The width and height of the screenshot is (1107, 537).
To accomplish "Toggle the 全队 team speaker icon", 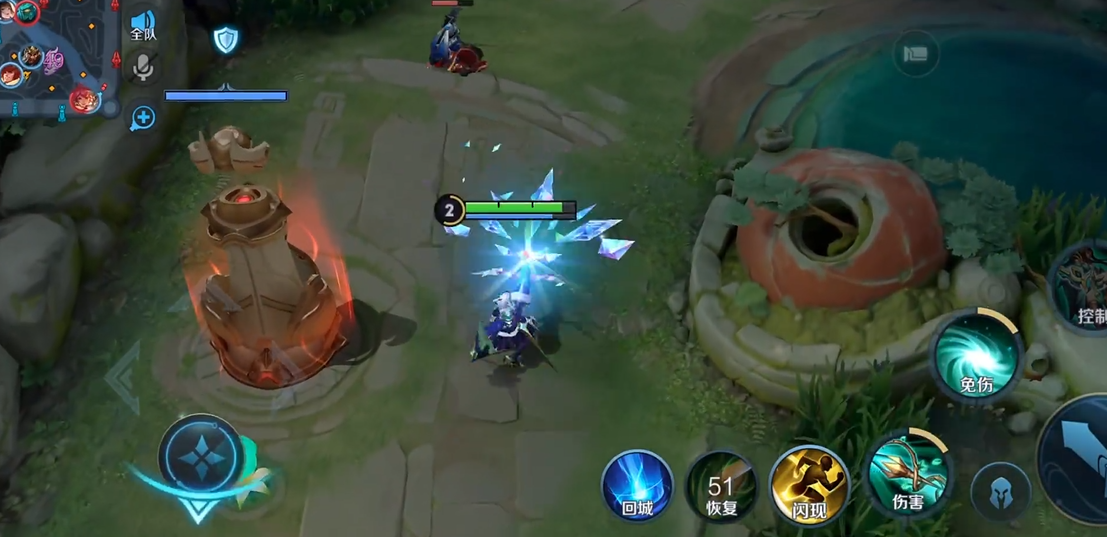I will coord(143,25).
